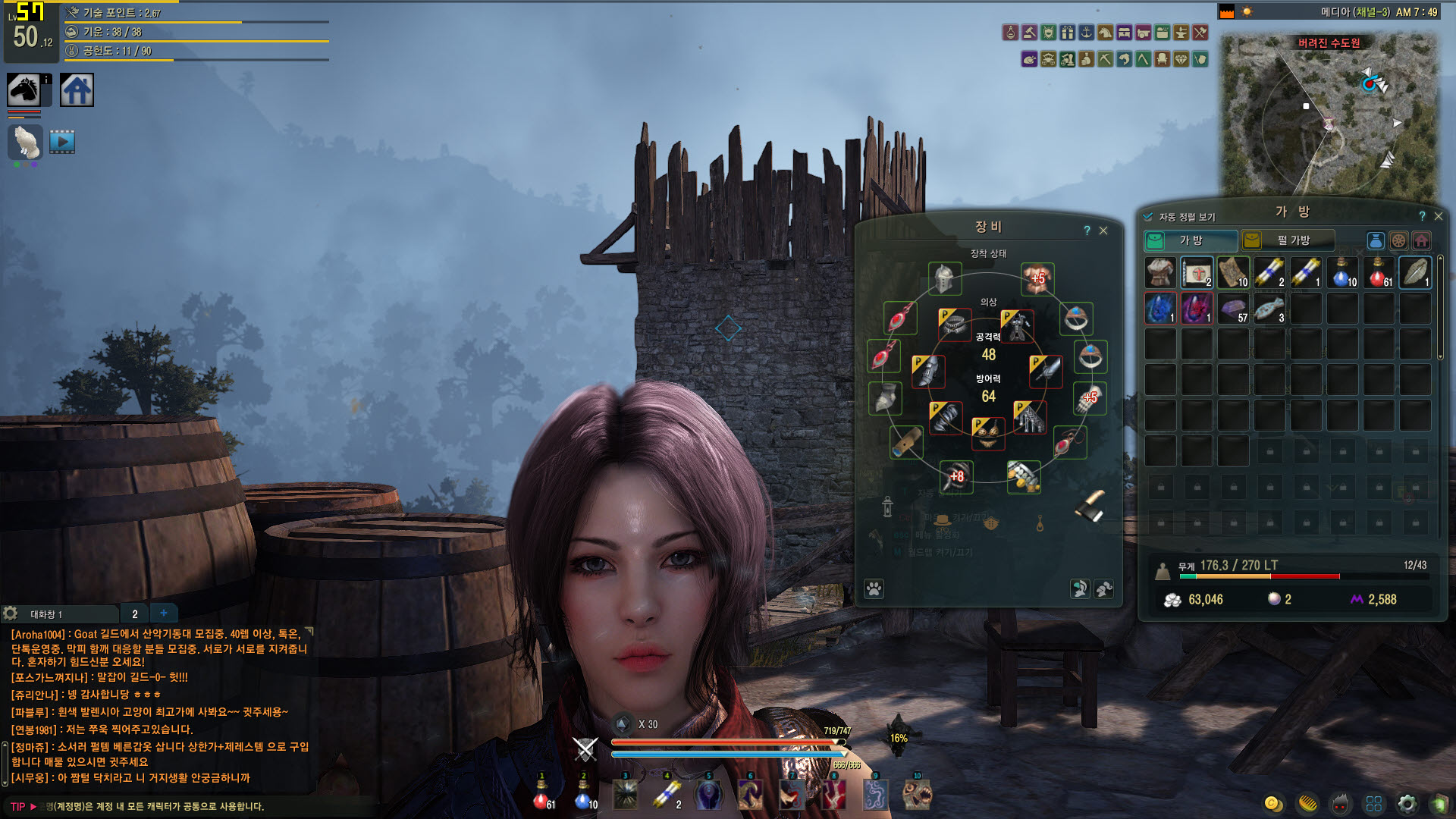Switch to the pearl bag tab

[x=1287, y=240]
